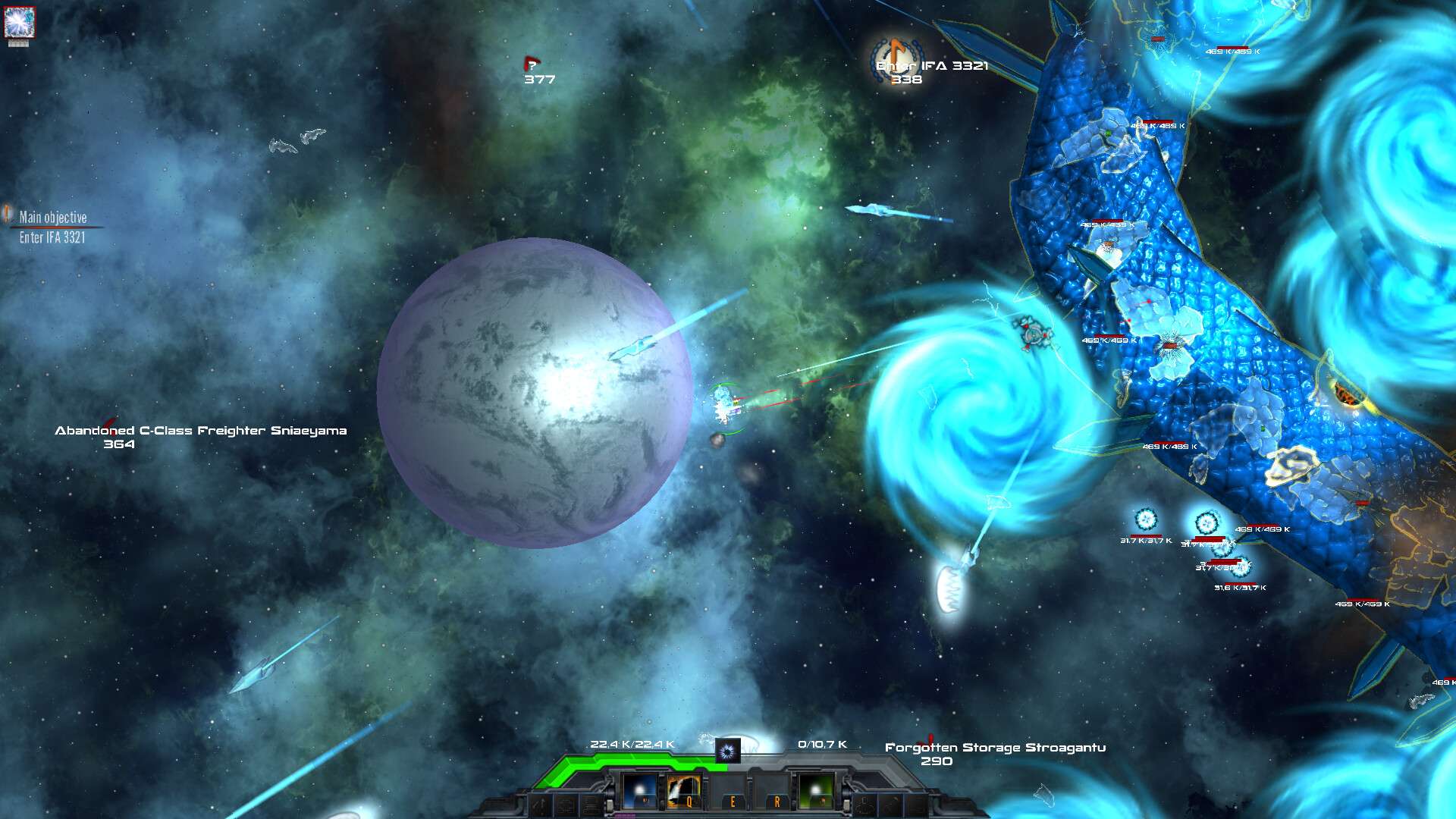The height and width of the screenshot is (819, 1456).
Task: Click the active buff icon in top-left corner
Action: coord(20,23)
